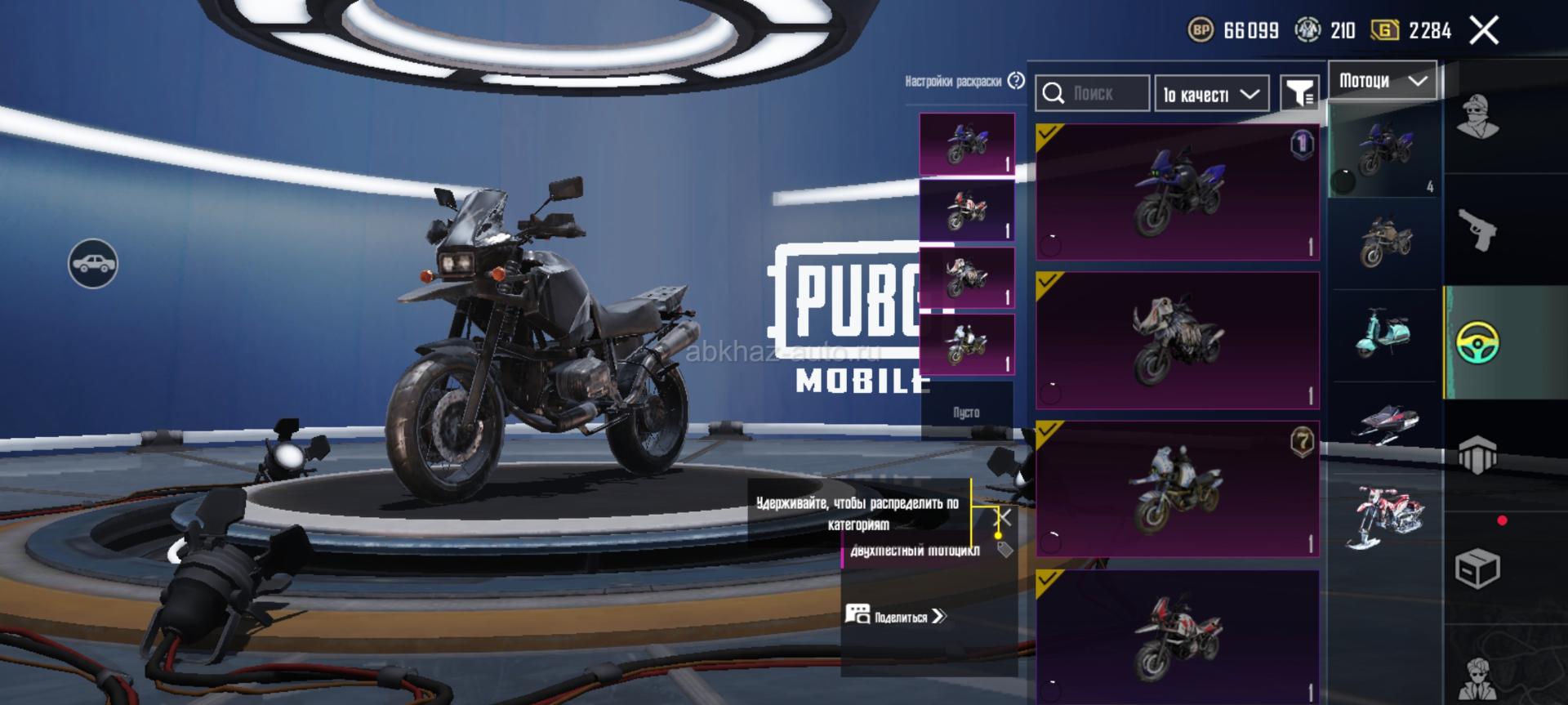This screenshot has height=705, width=1568.
Task: Open the quality sort dropdown
Action: coord(1211,94)
